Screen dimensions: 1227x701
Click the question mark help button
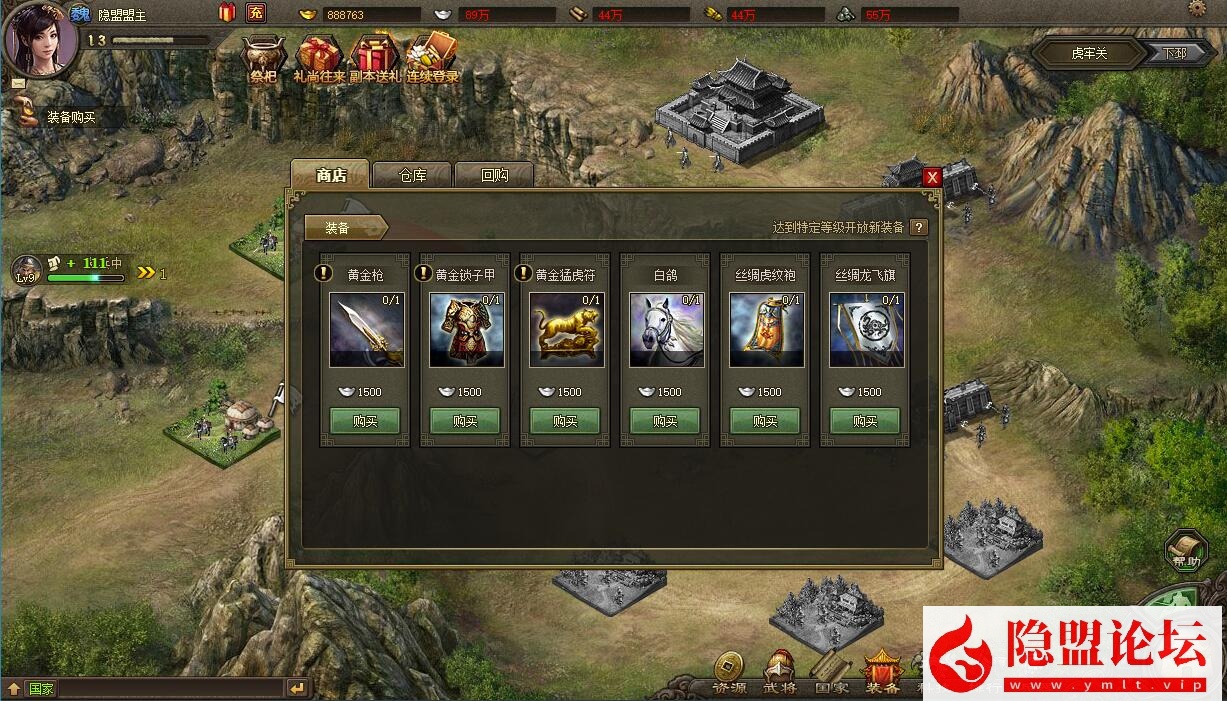pyautogui.click(x=918, y=227)
